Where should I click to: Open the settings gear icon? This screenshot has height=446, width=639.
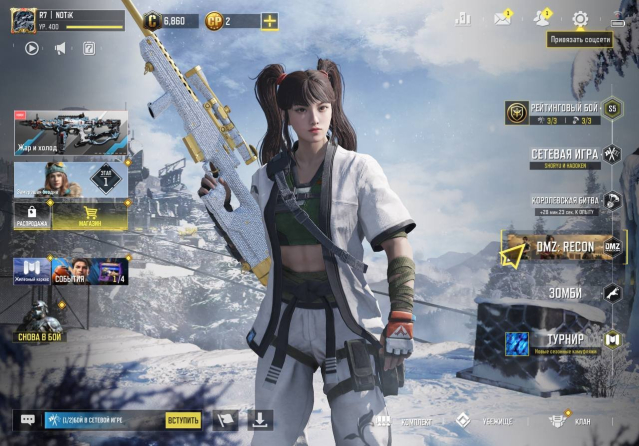point(580,19)
